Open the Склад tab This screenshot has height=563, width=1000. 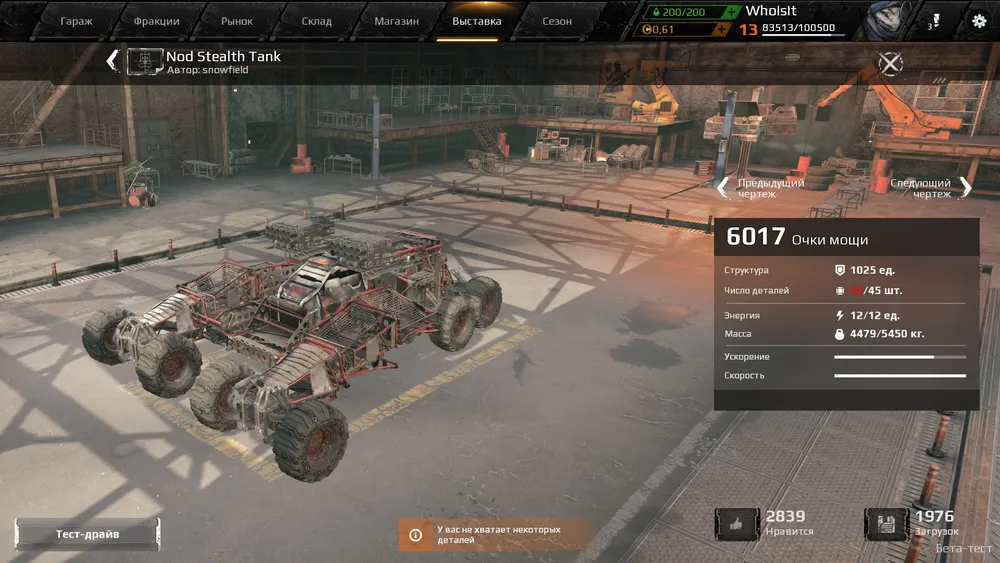[317, 21]
